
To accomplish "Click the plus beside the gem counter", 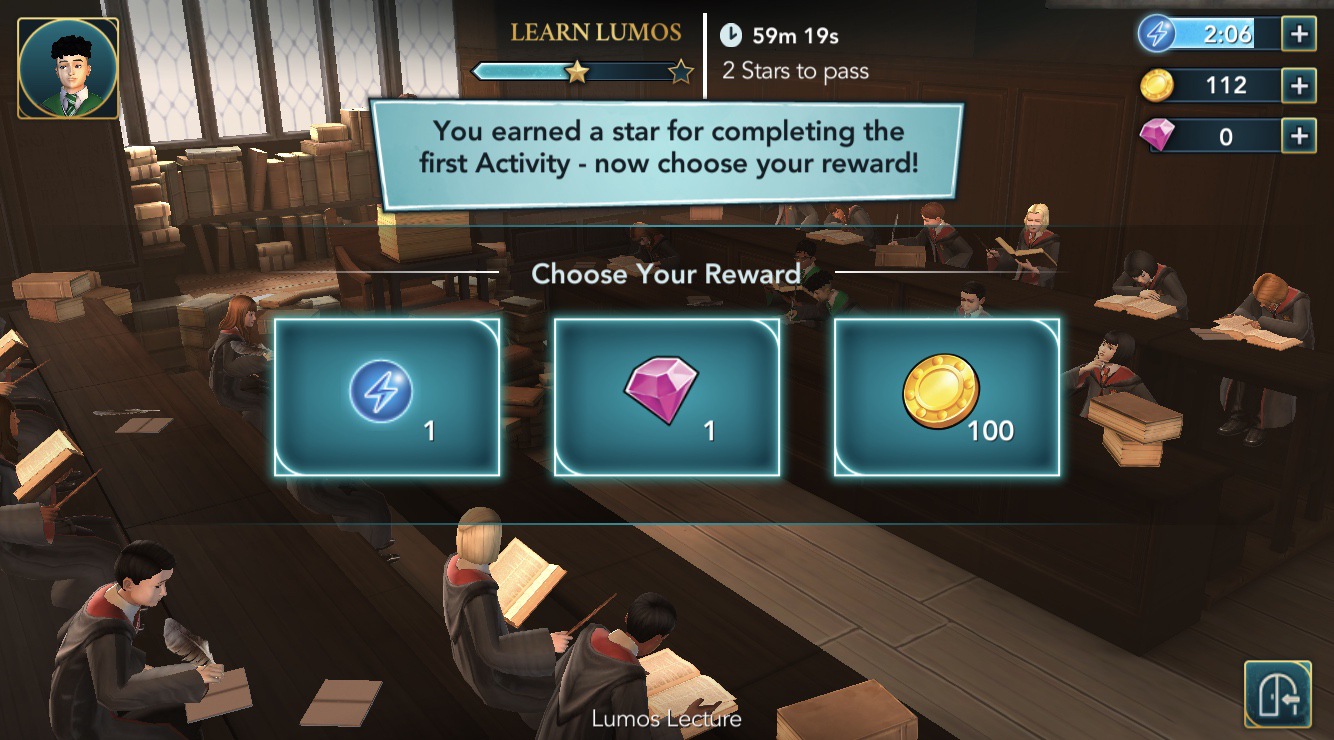I will (1301, 135).
